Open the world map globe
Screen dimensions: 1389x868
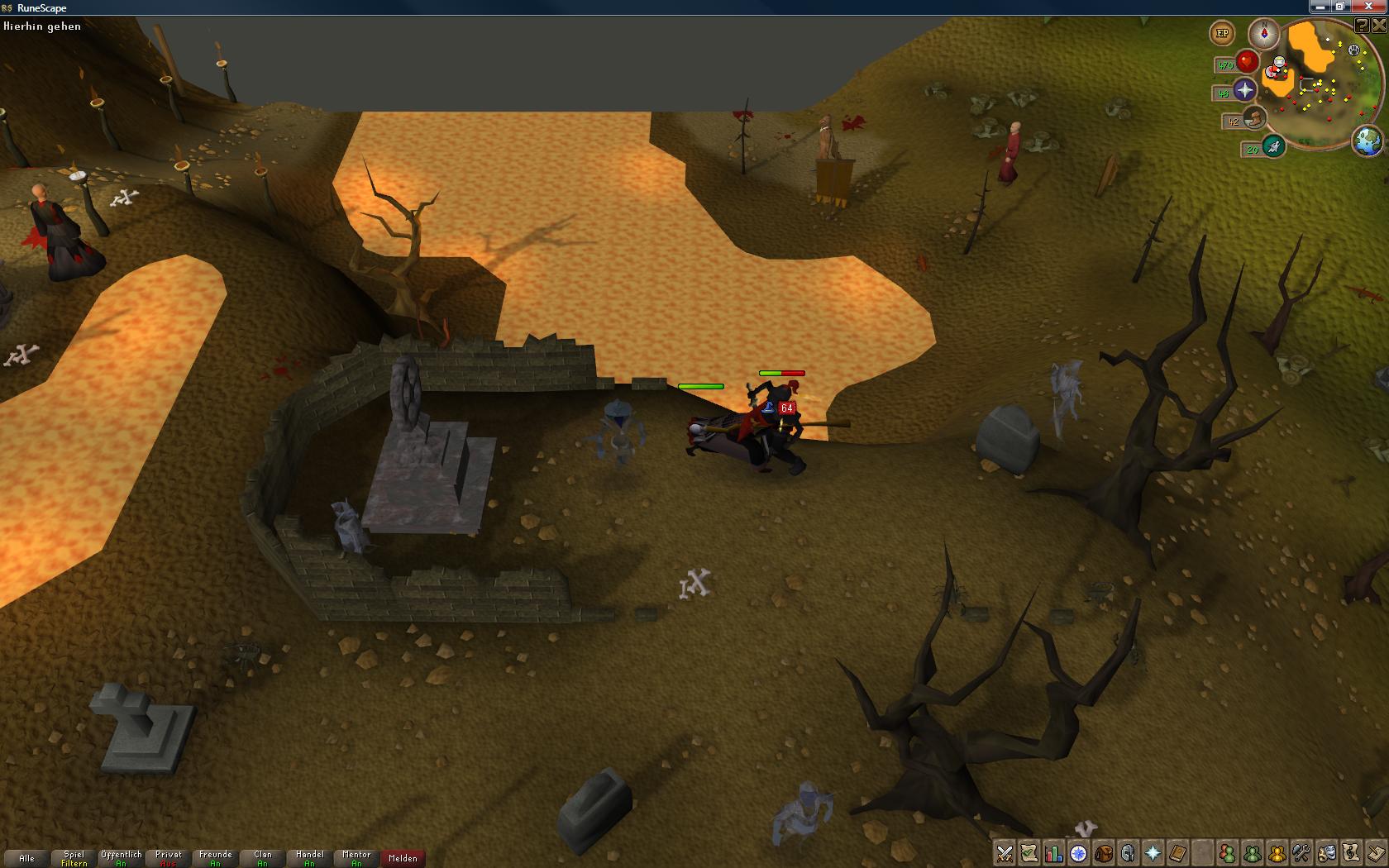(1368, 141)
